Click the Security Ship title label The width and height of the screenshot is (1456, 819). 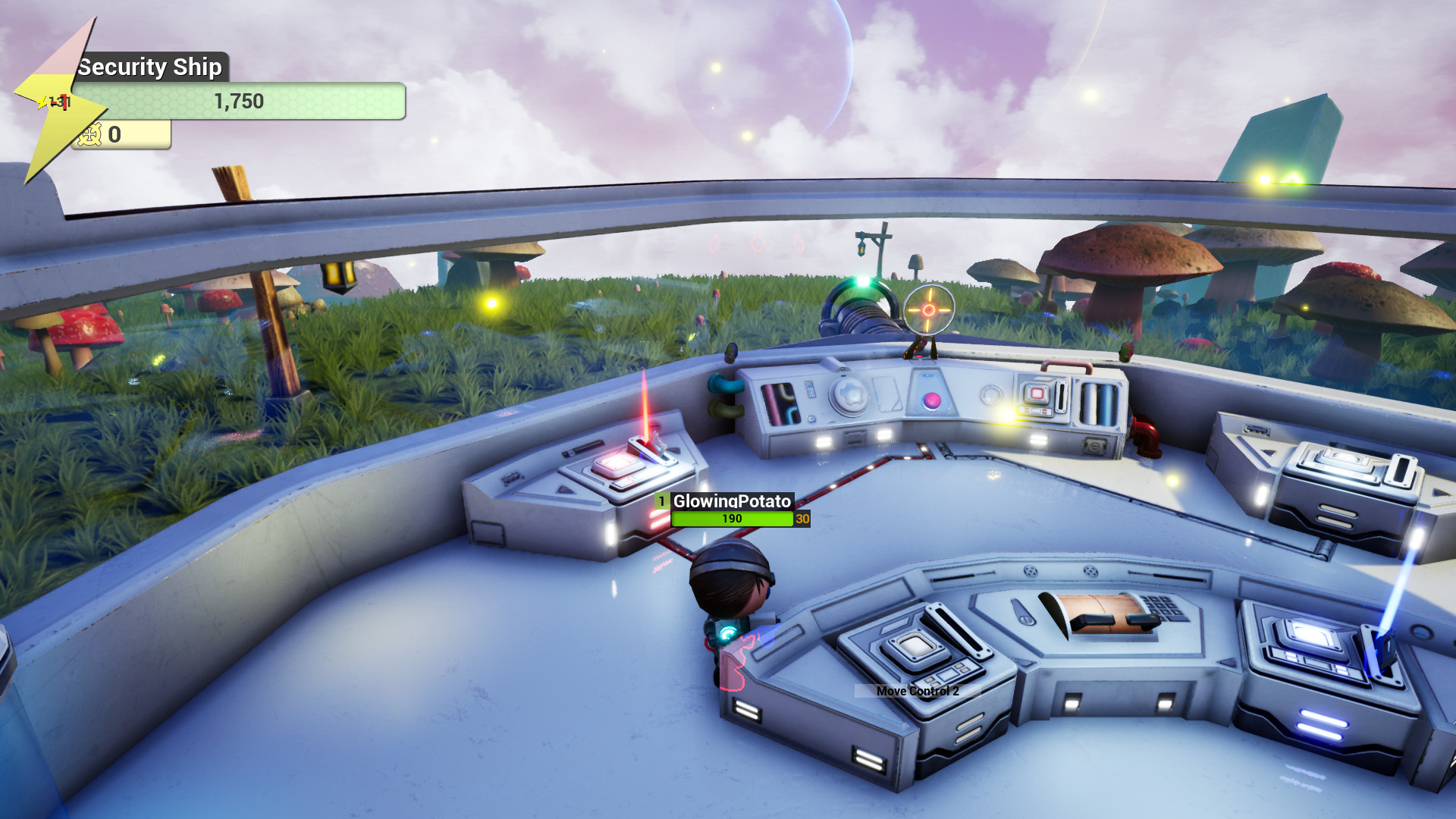[x=149, y=67]
